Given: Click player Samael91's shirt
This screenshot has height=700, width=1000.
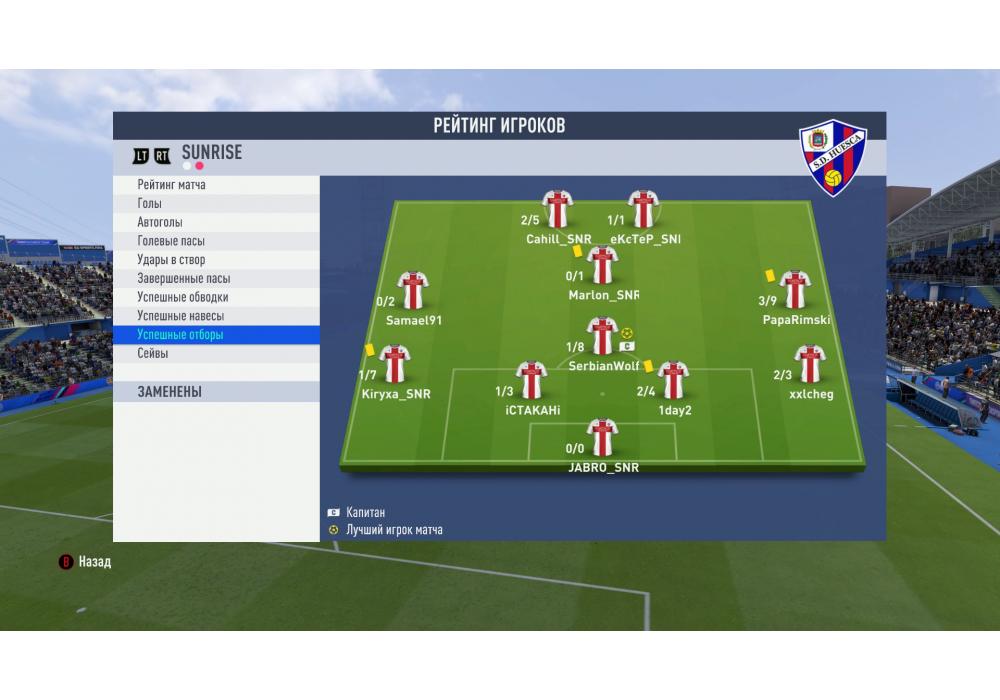Looking at the screenshot, I should (x=412, y=290).
